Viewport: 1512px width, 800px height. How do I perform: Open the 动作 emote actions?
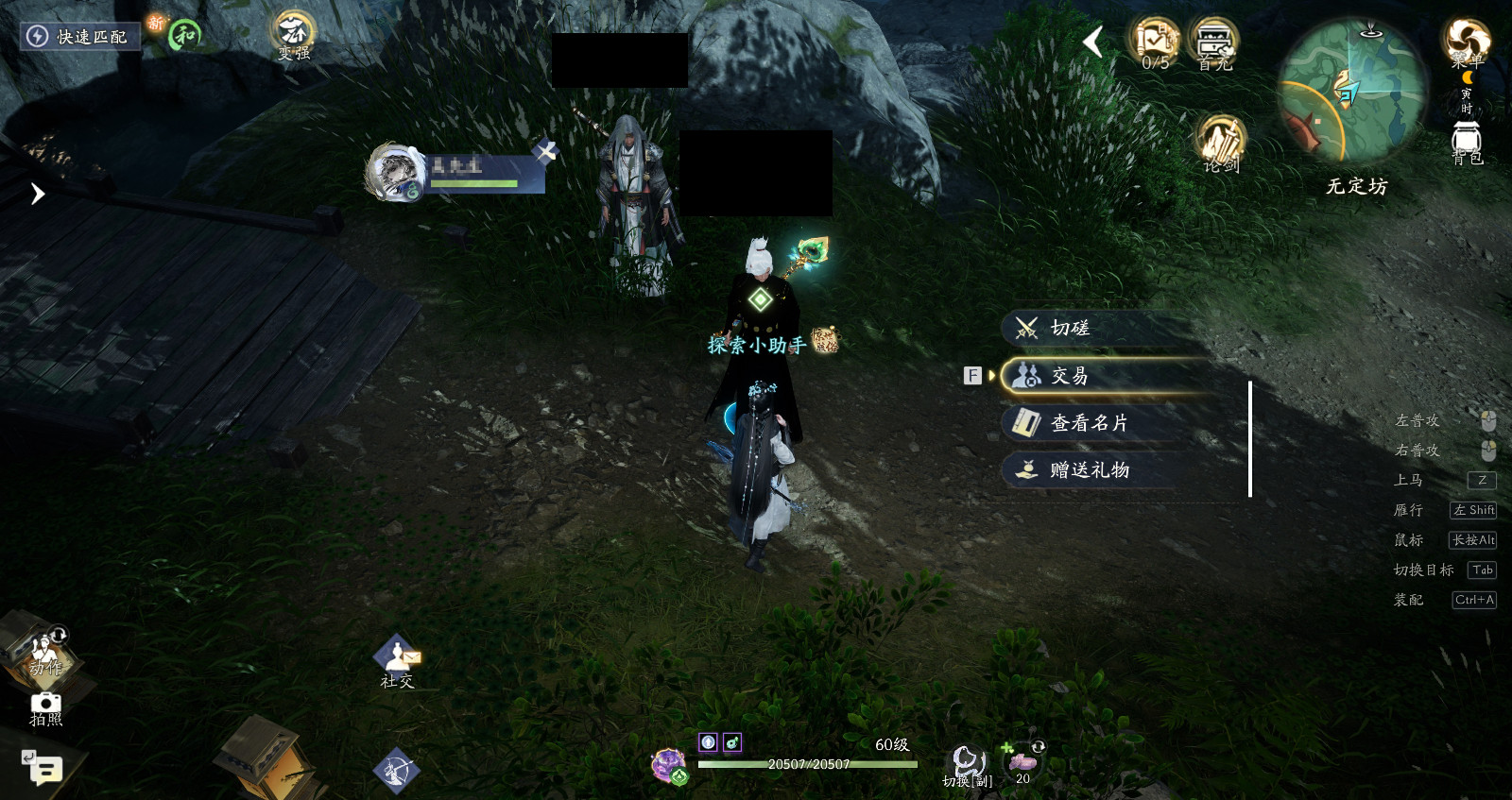tap(44, 651)
